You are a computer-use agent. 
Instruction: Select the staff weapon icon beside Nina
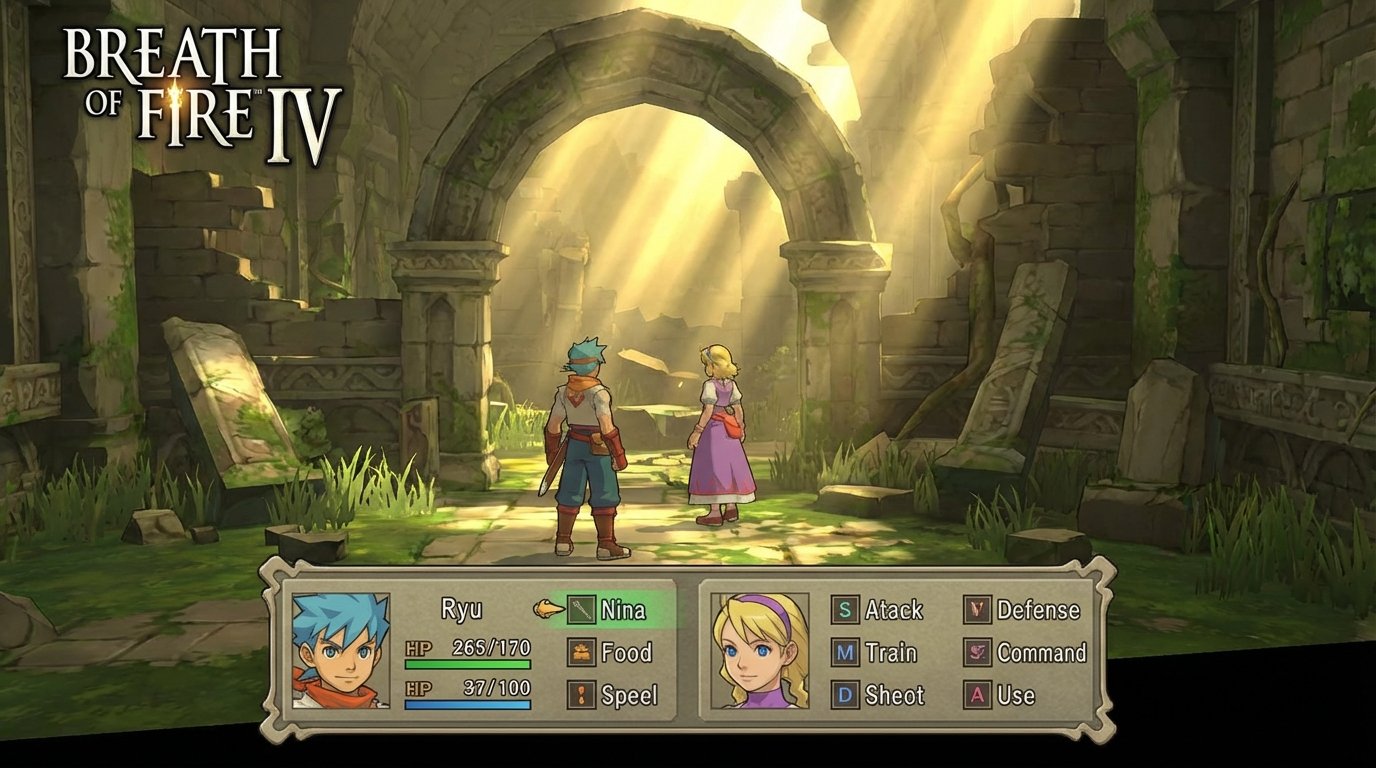coord(581,609)
